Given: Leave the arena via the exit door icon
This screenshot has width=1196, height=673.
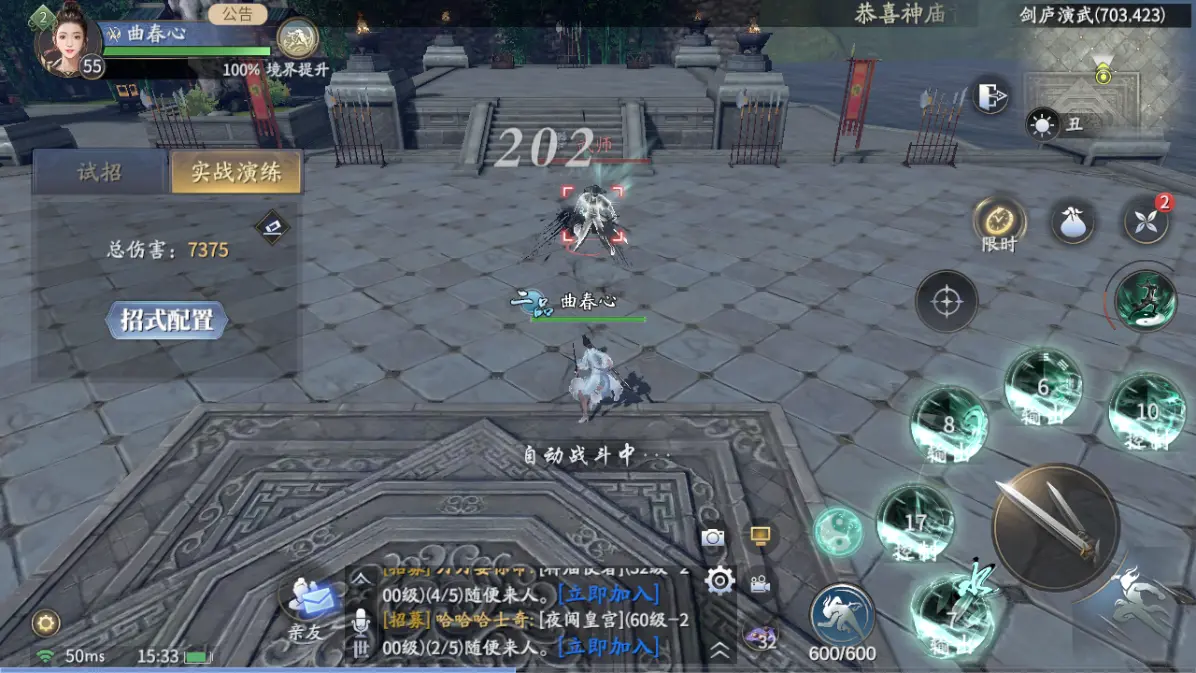Looking at the screenshot, I should tap(990, 96).
